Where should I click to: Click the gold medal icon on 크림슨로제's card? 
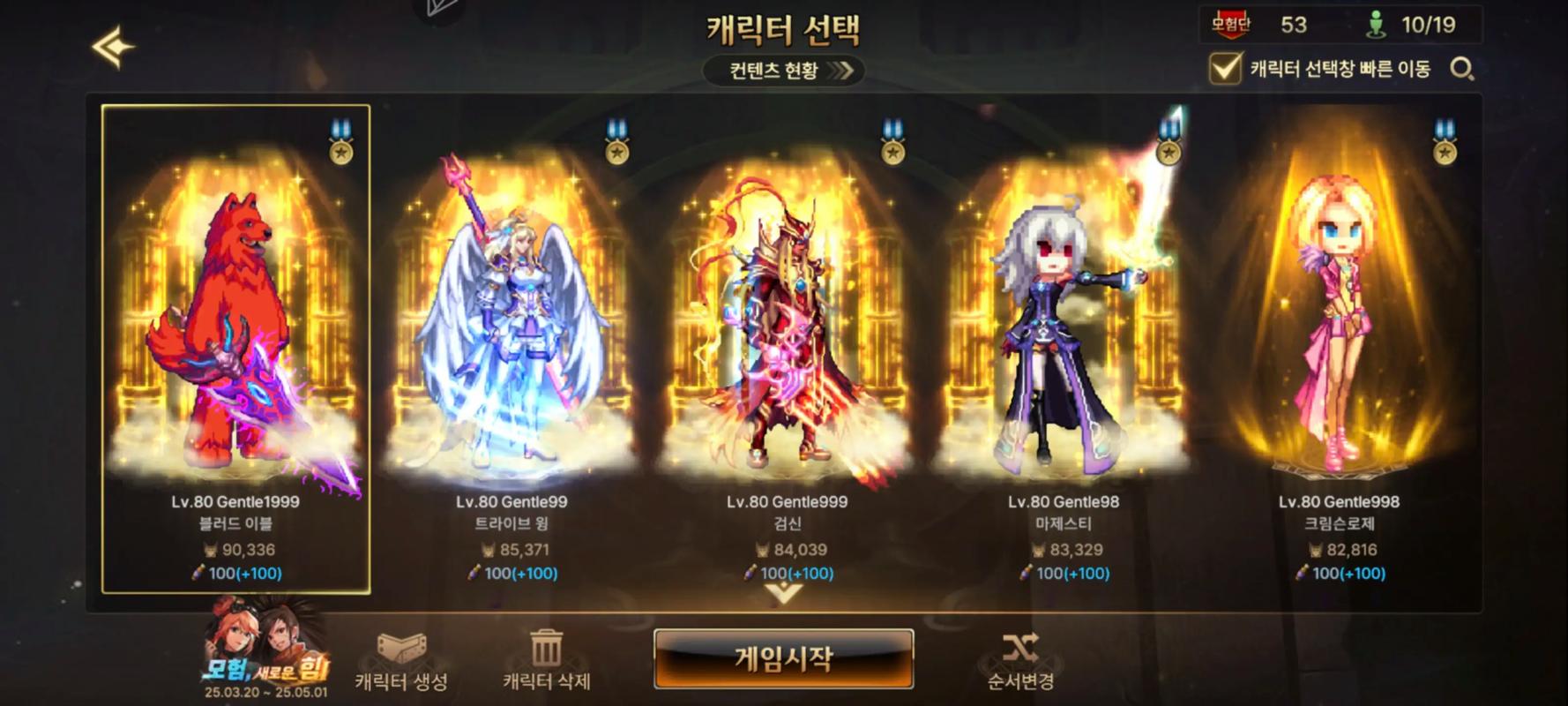coord(1443,154)
